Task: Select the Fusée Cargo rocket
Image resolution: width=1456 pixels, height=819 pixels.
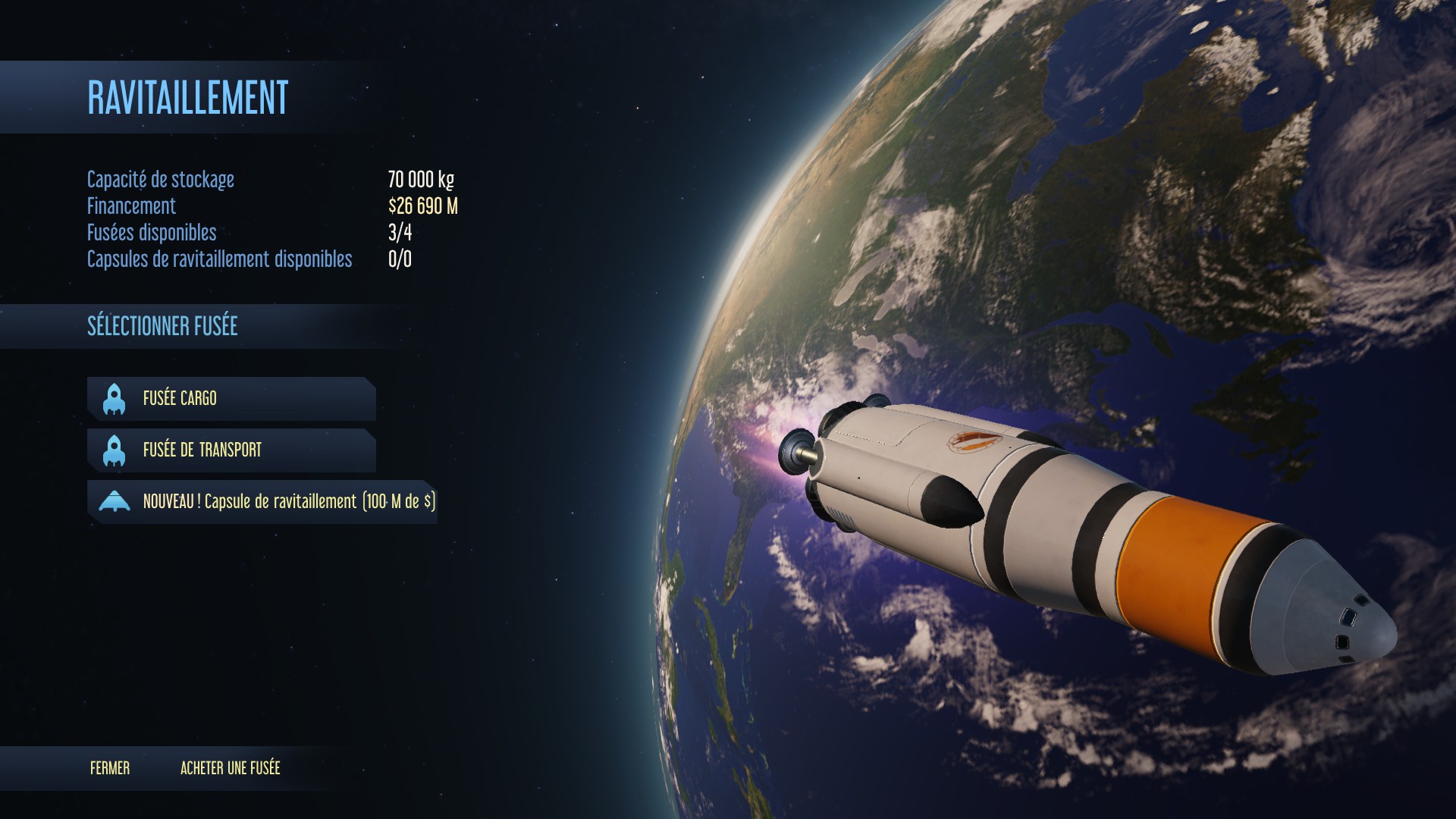Action: [231, 398]
